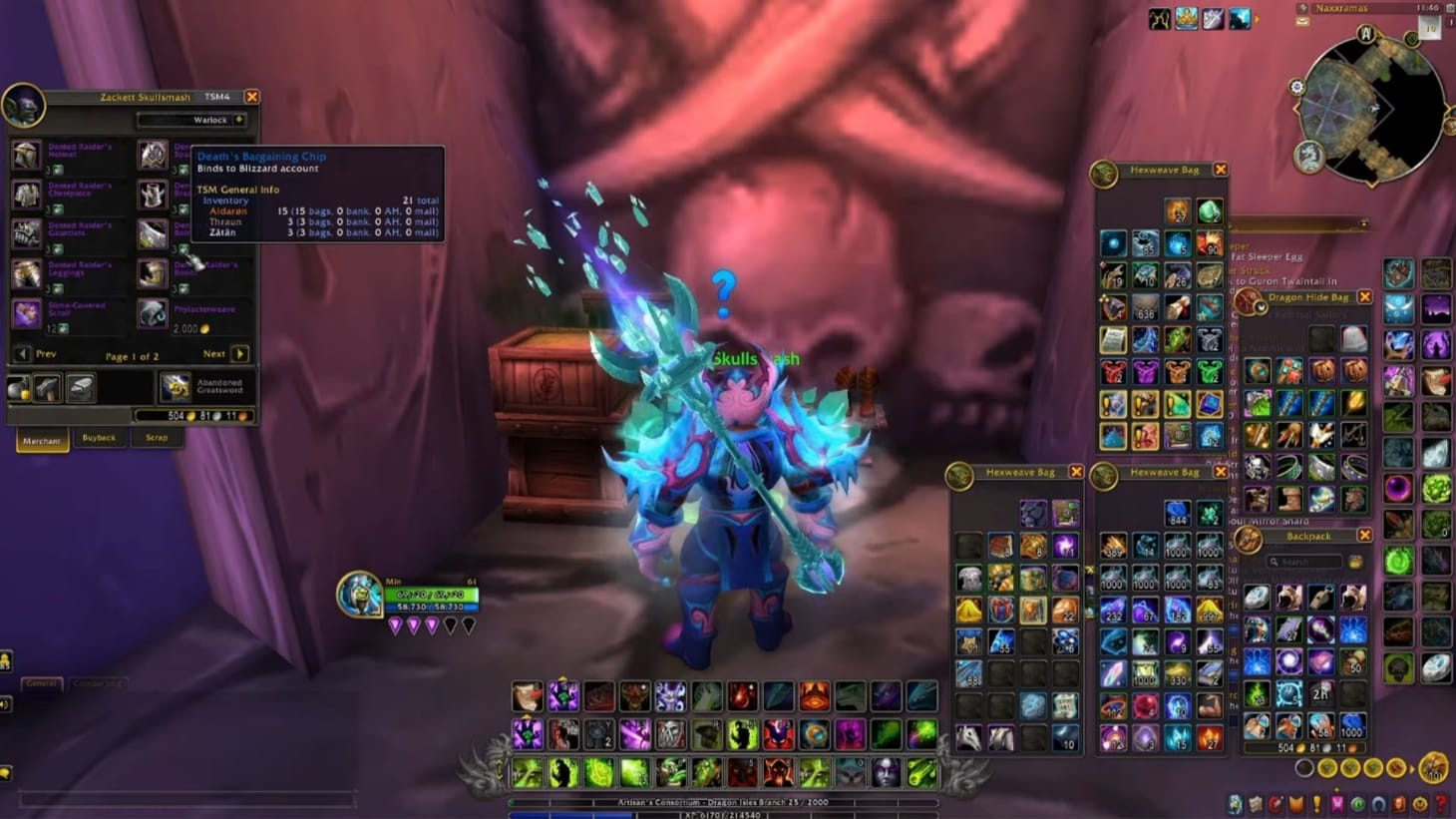This screenshot has width=1456, height=819.
Task: Click the red help question mark icon
Action: tap(1442, 804)
